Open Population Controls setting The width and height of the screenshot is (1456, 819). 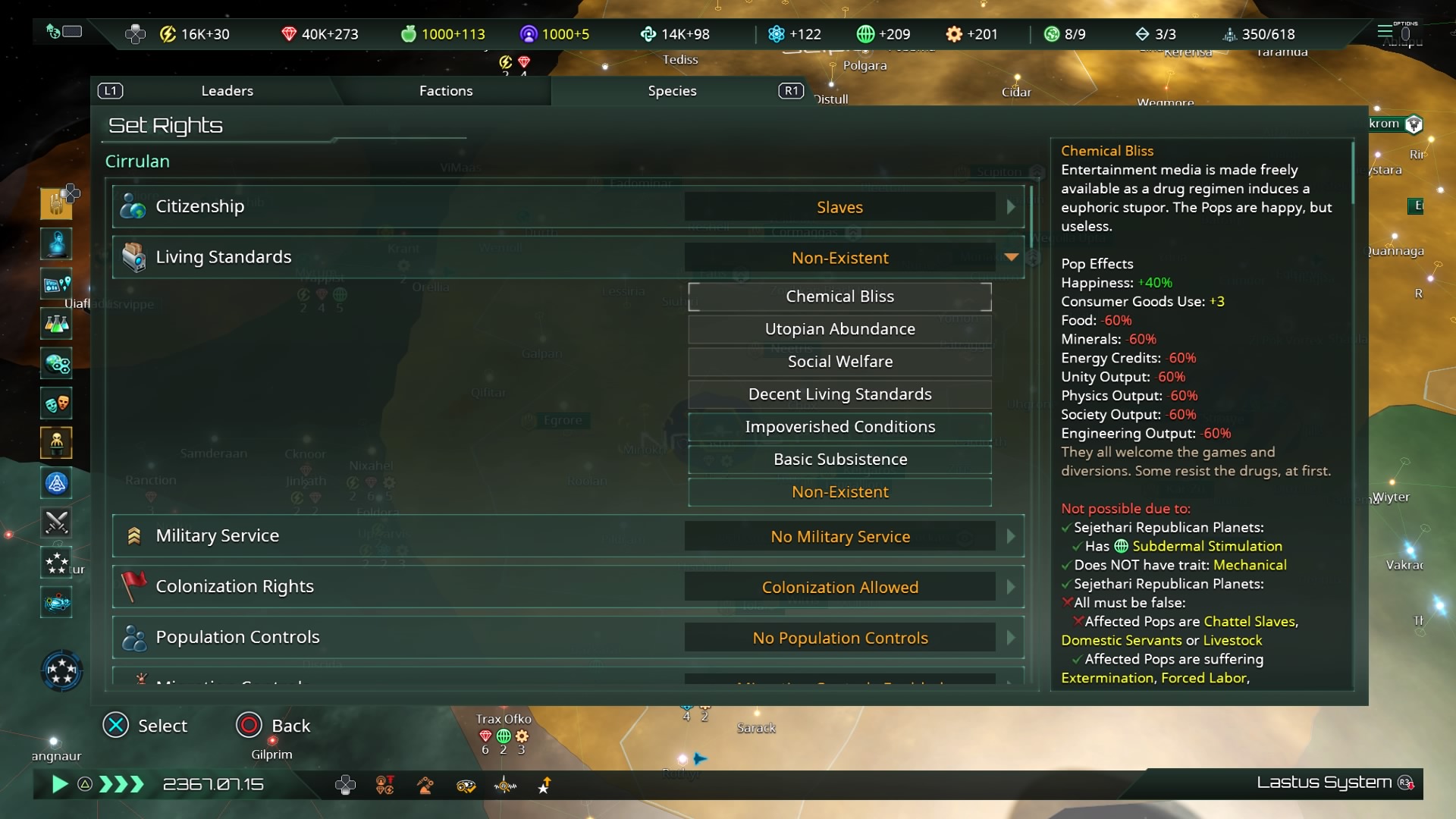coord(839,638)
